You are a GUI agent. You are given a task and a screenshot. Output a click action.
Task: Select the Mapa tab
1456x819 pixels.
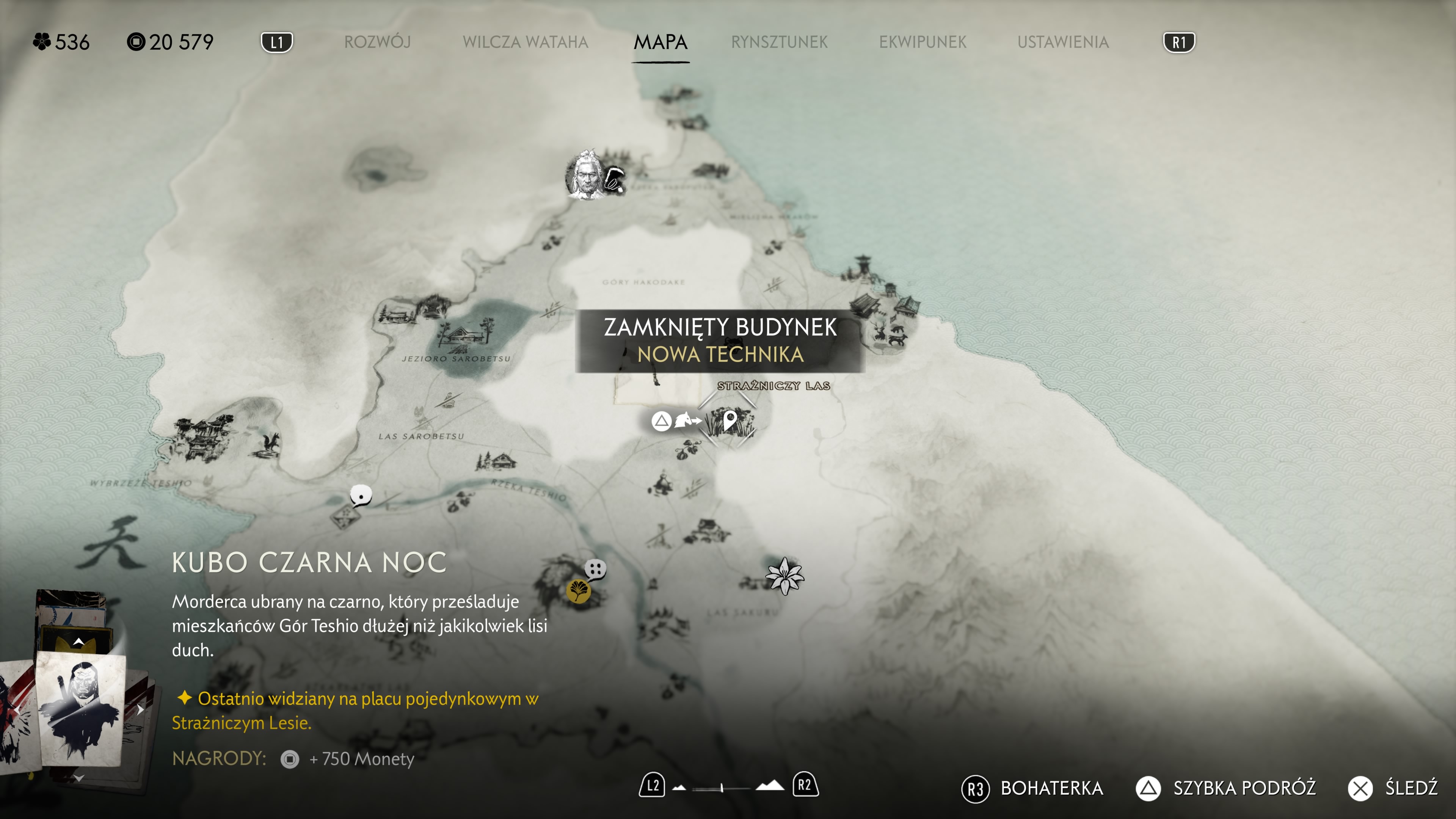tap(660, 42)
